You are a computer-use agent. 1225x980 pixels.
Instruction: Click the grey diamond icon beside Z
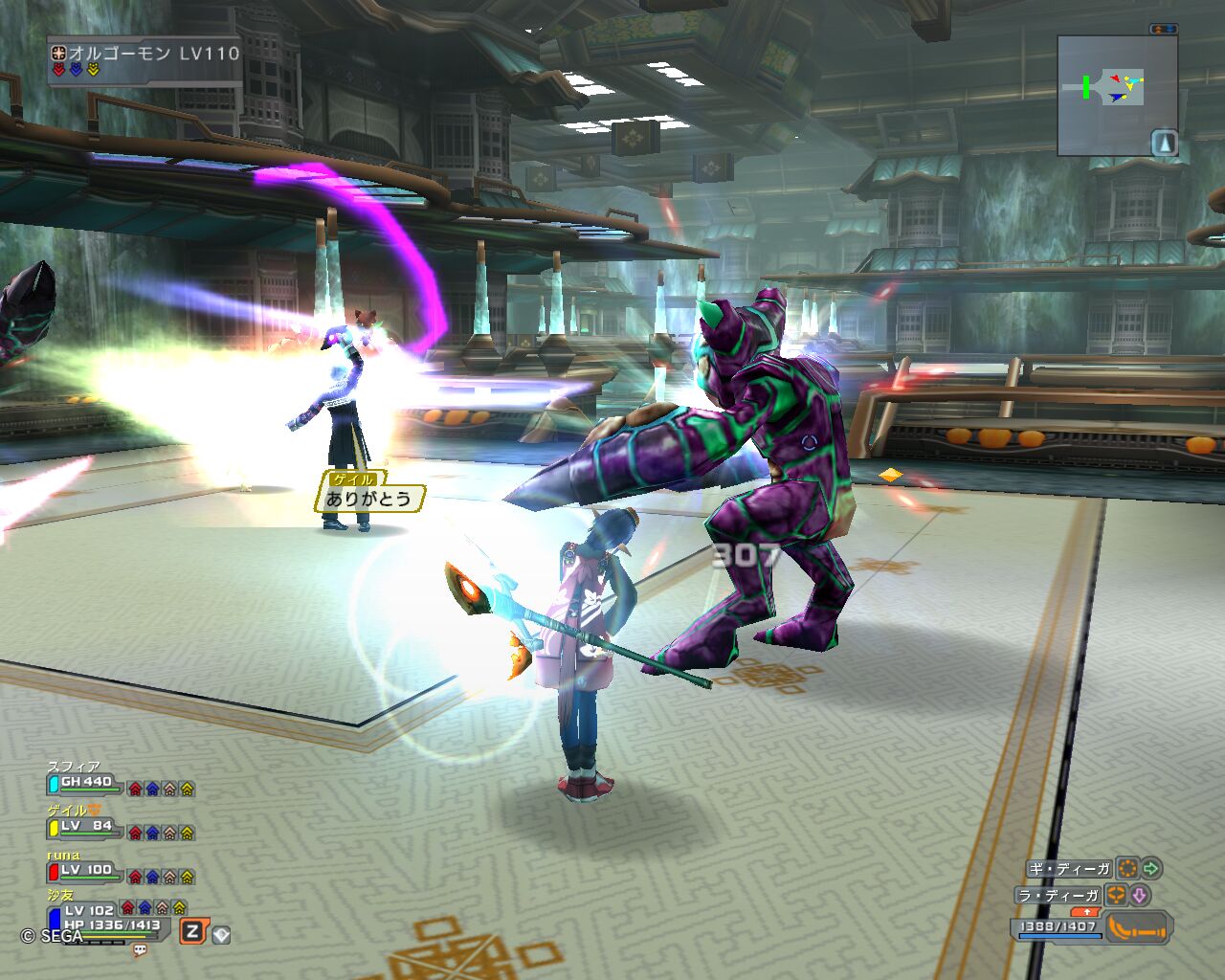coord(221,935)
